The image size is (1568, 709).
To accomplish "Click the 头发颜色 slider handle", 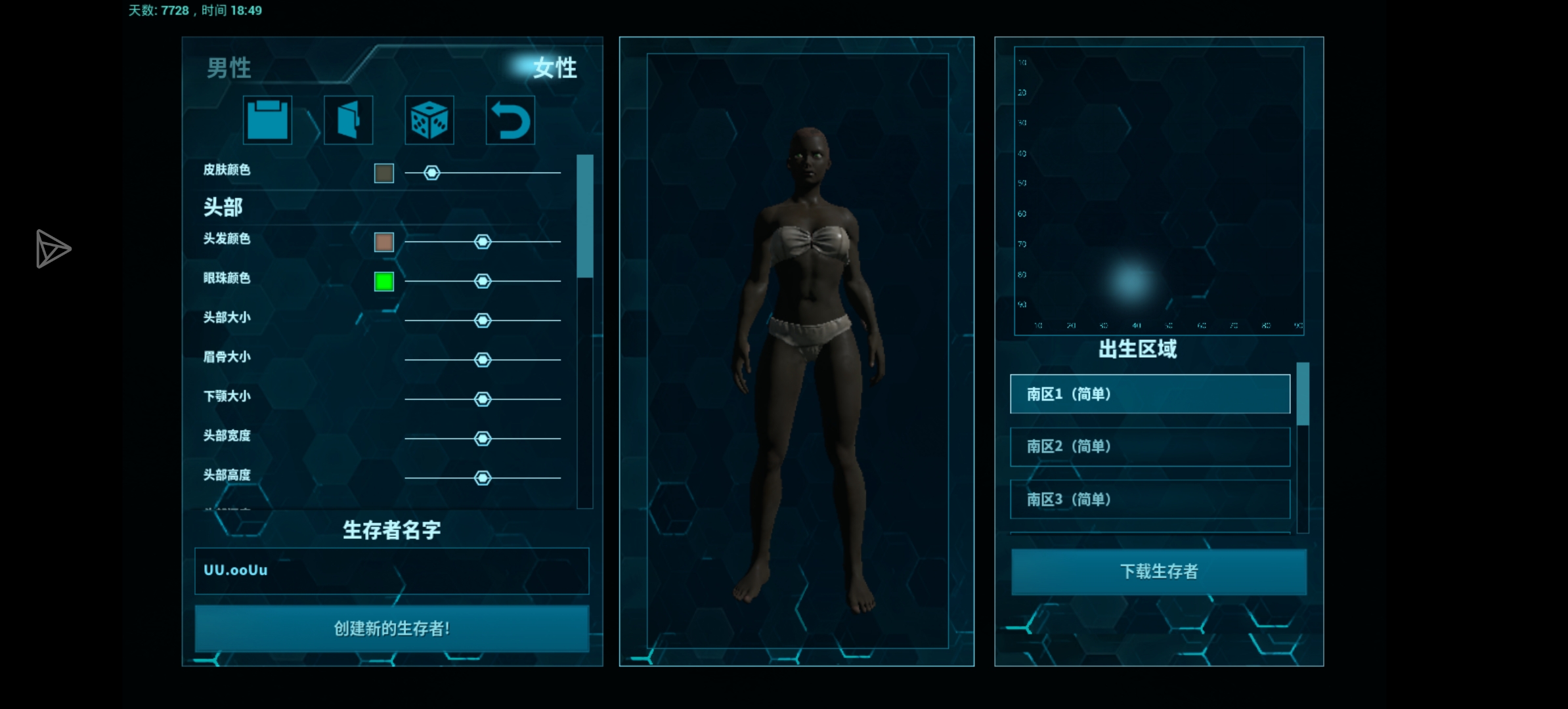I will pos(483,242).
